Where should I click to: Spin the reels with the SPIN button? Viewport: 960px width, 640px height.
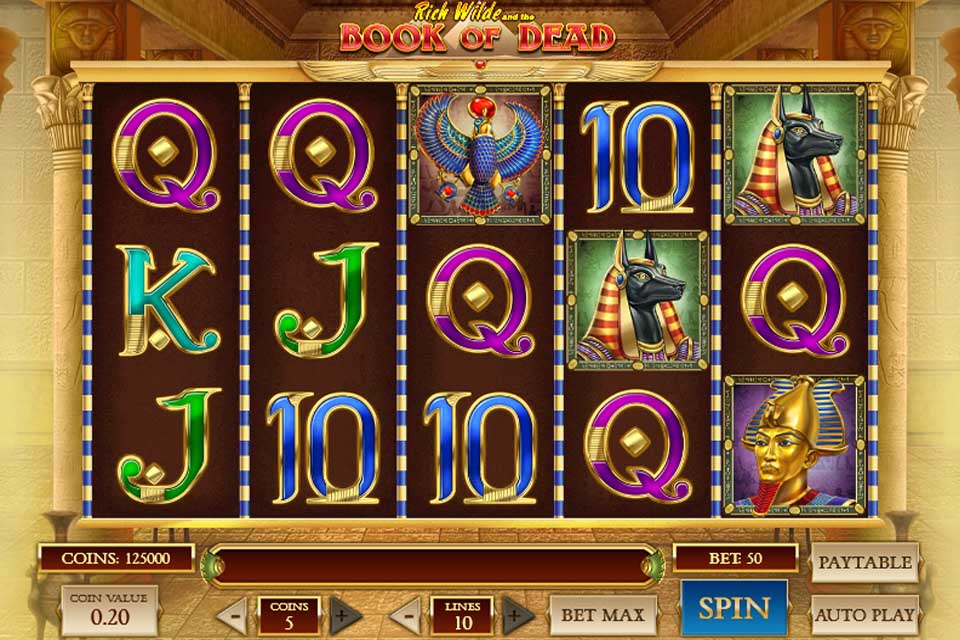pyautogui.click(x=733, y=607)
